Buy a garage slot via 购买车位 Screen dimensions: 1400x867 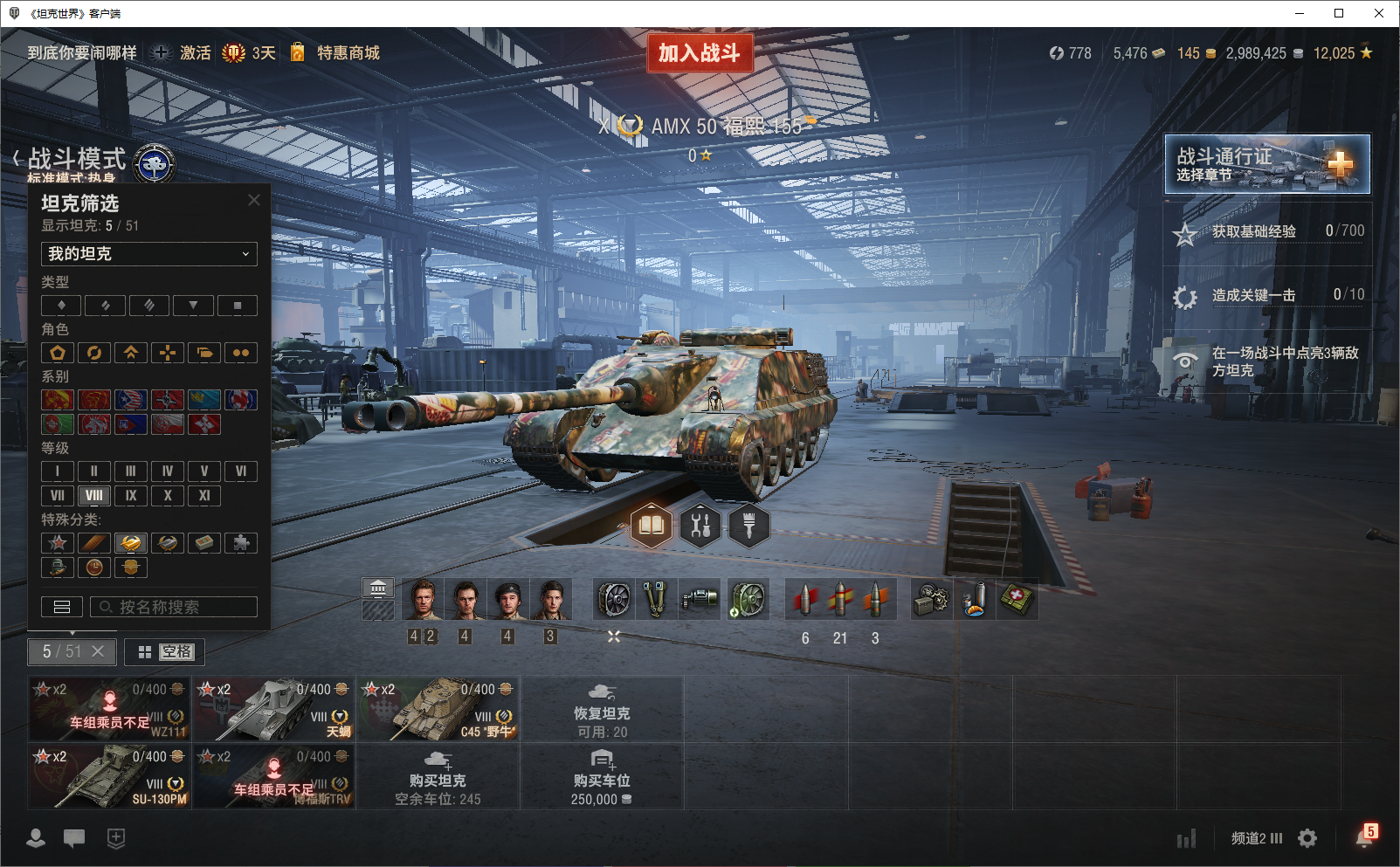602,776
